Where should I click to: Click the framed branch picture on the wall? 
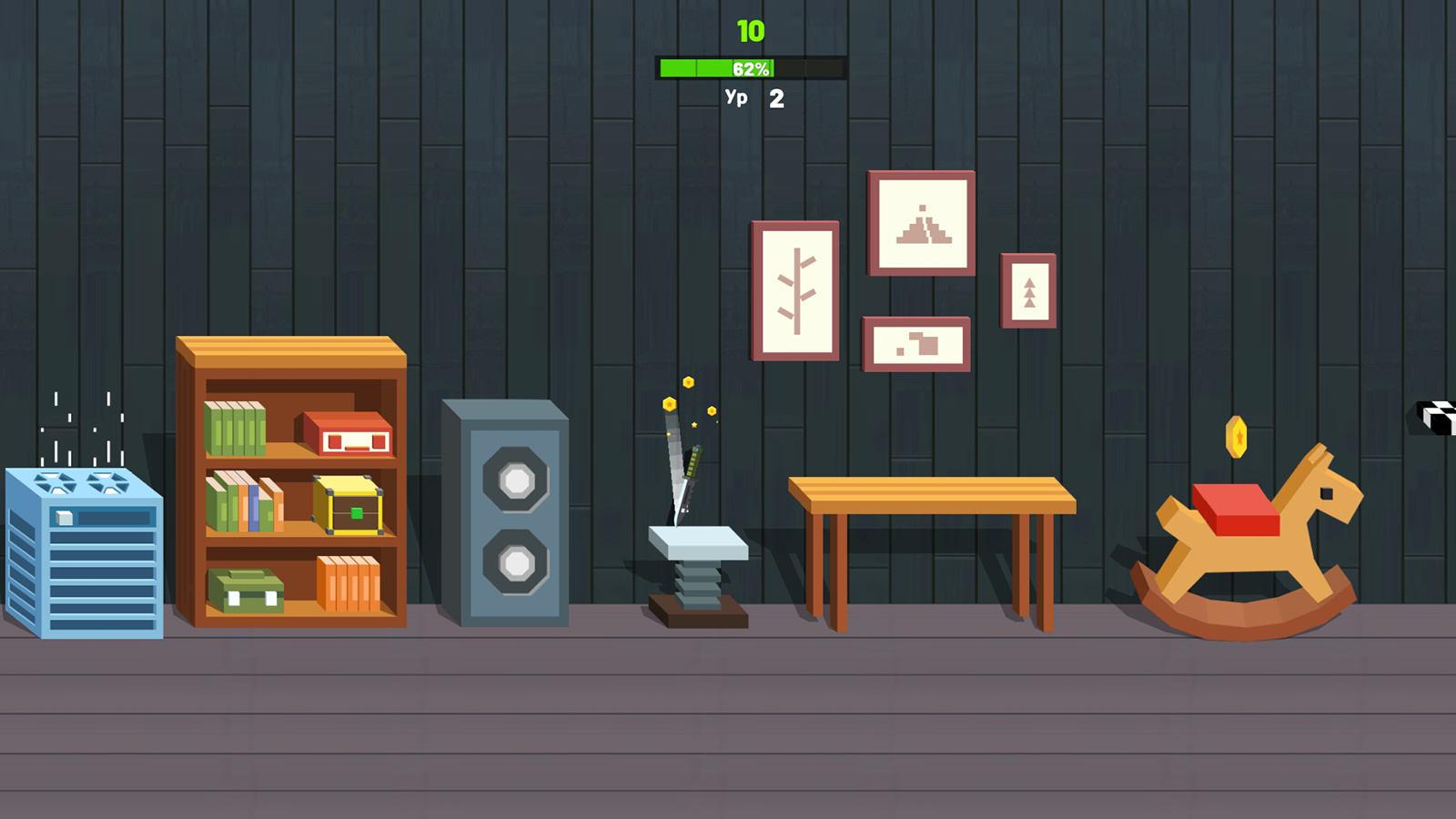[x=795, y=291]
